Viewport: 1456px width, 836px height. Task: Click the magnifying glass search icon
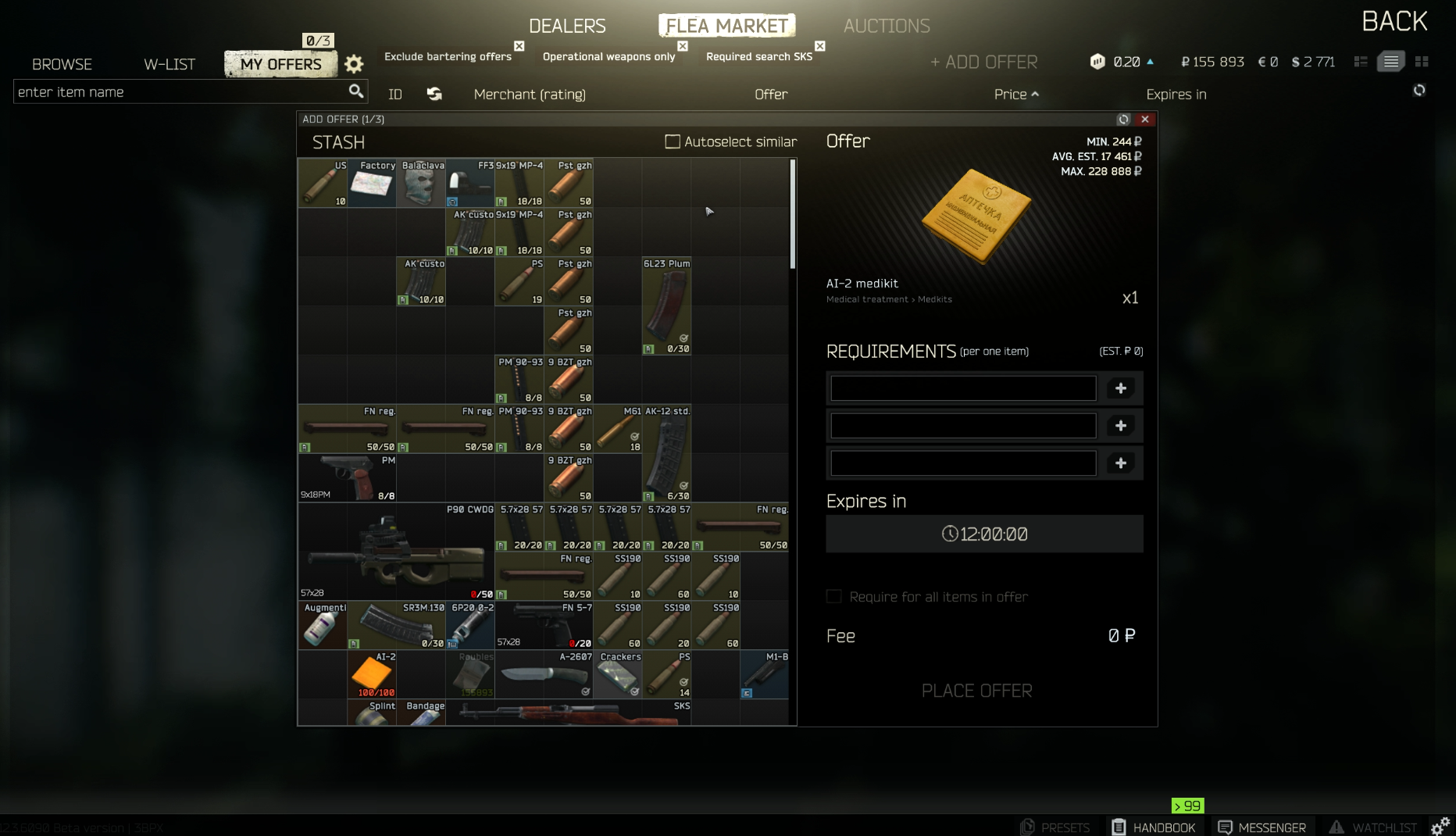point(357,91)
